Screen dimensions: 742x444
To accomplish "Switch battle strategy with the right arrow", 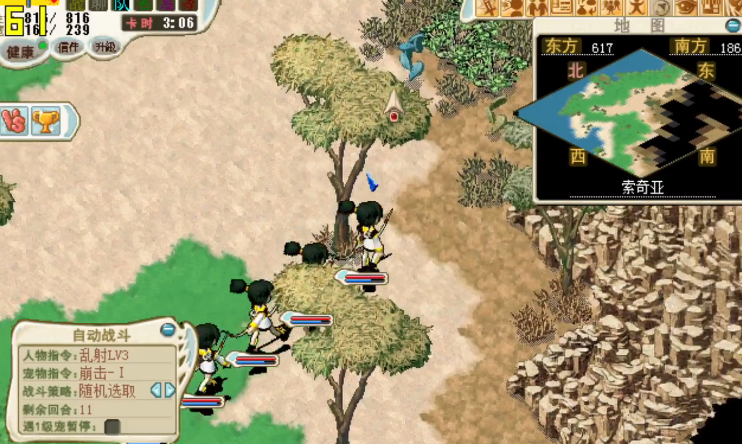I will pos(170,390).
